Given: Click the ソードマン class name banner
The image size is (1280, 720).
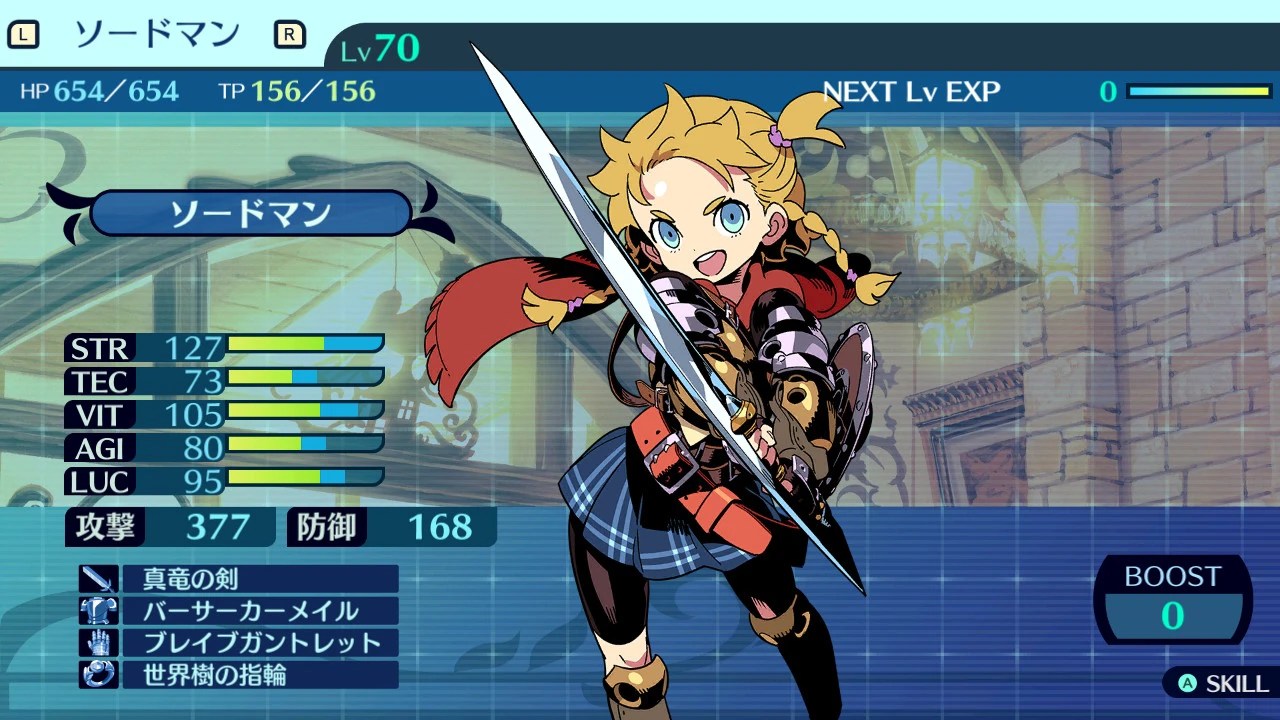Looking at the screenshot, I should coord(251,214).
